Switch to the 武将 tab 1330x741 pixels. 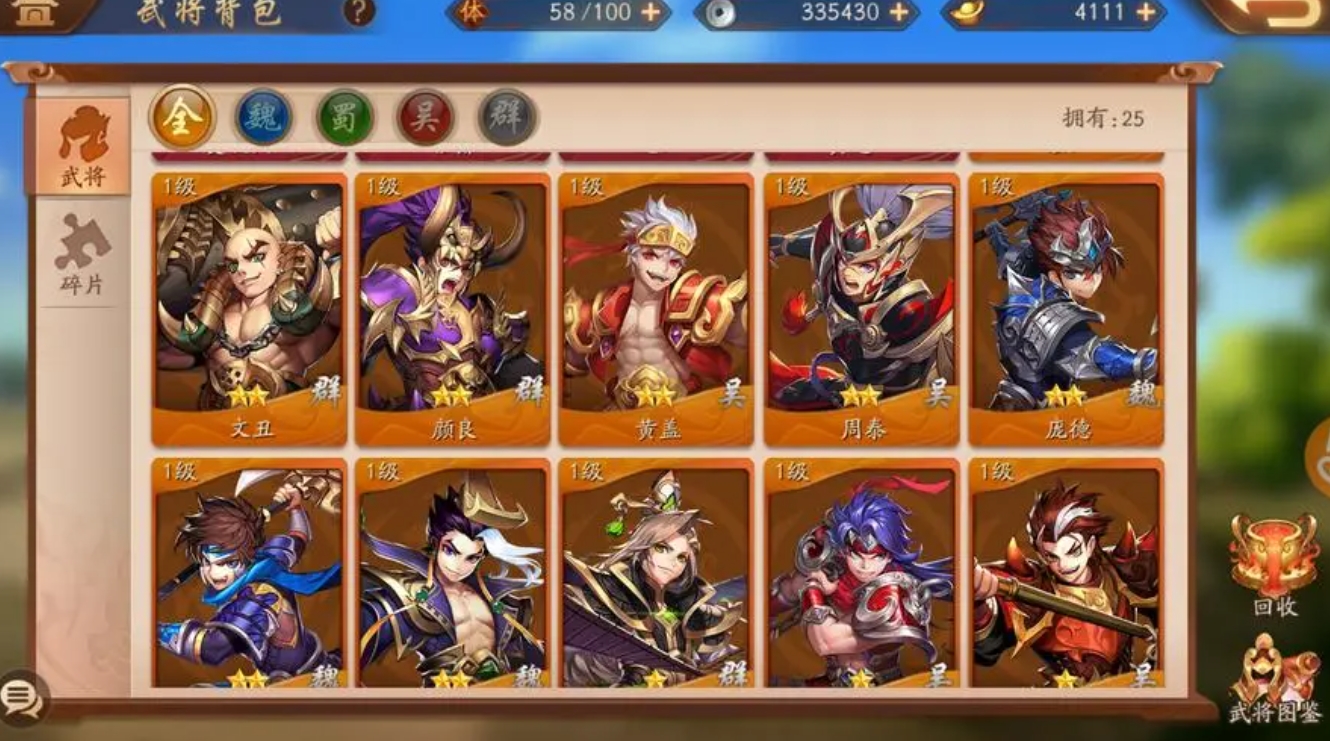click(x=83, y=146)
